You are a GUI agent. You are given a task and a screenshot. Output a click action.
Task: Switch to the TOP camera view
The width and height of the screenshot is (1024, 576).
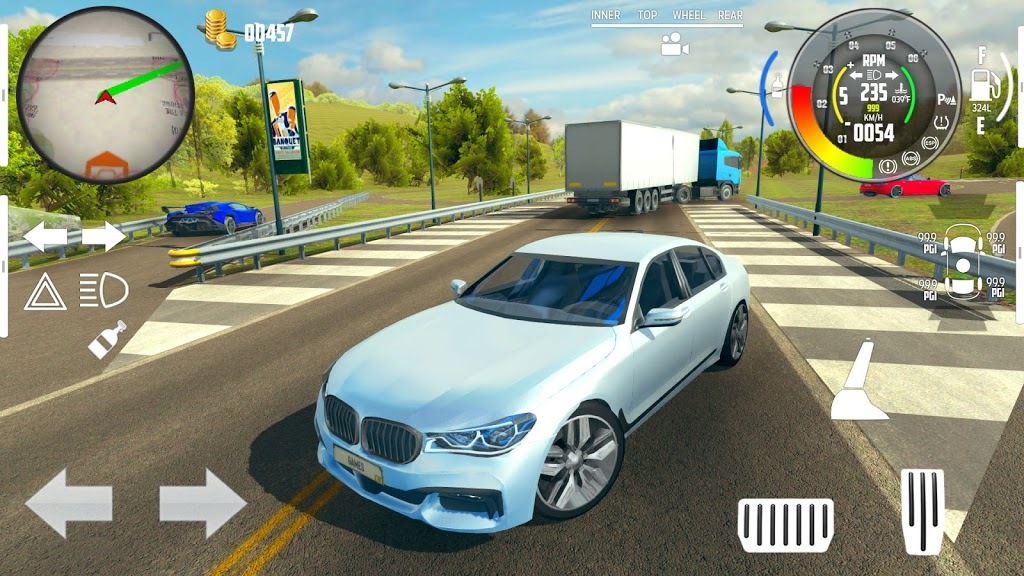(x=648, y=15)
